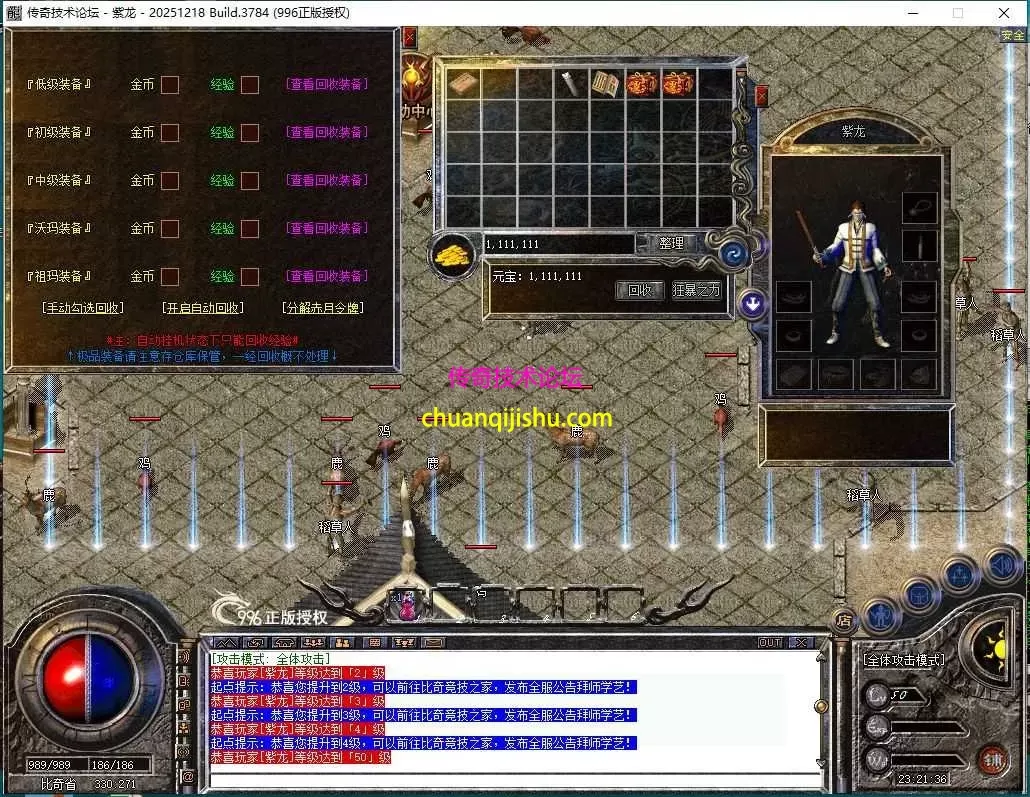Close the chat box with its X
1030x797 pixels.
801,642
